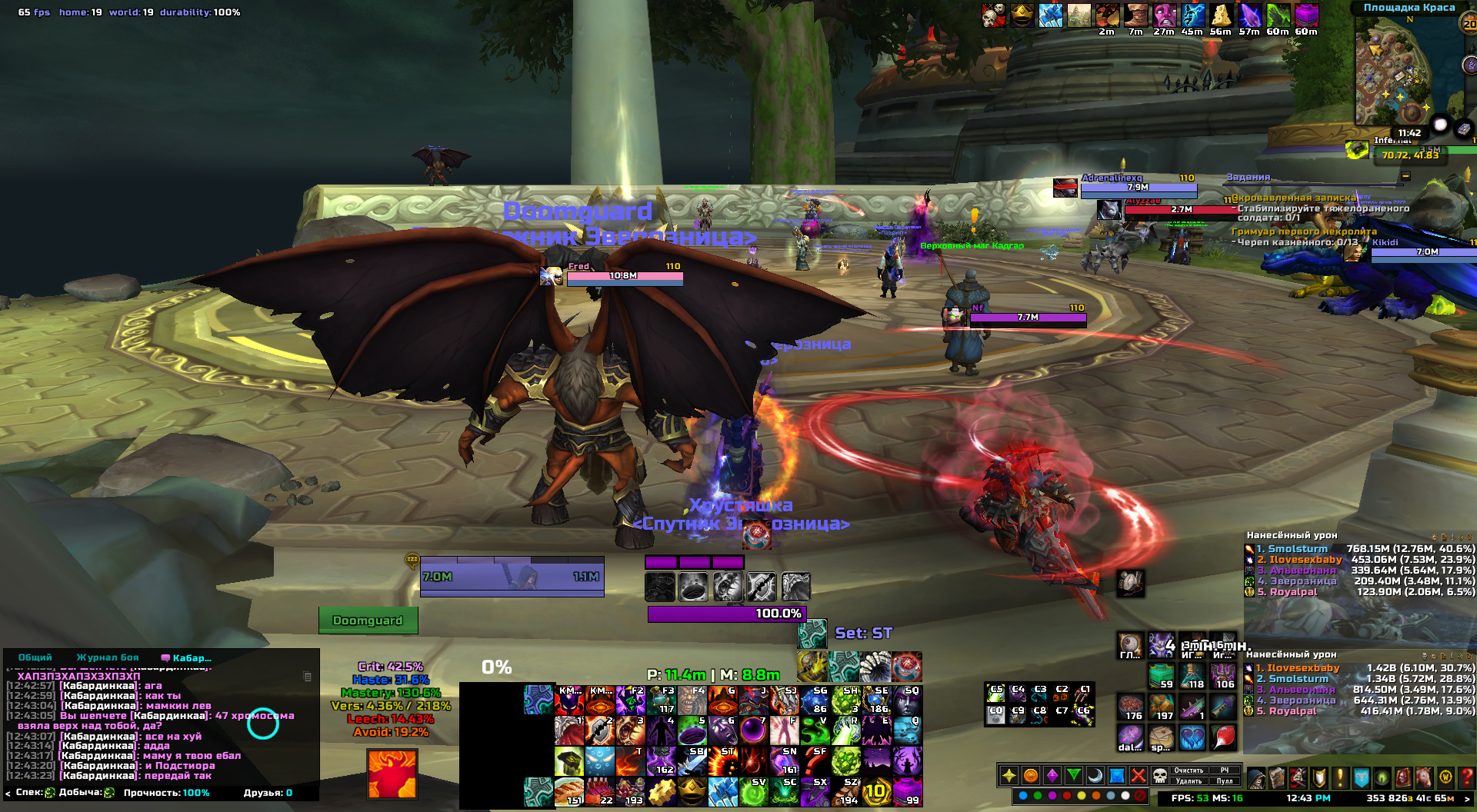Use the radish item in bag bar
1477x812 pixels.
pos(1223,737)
